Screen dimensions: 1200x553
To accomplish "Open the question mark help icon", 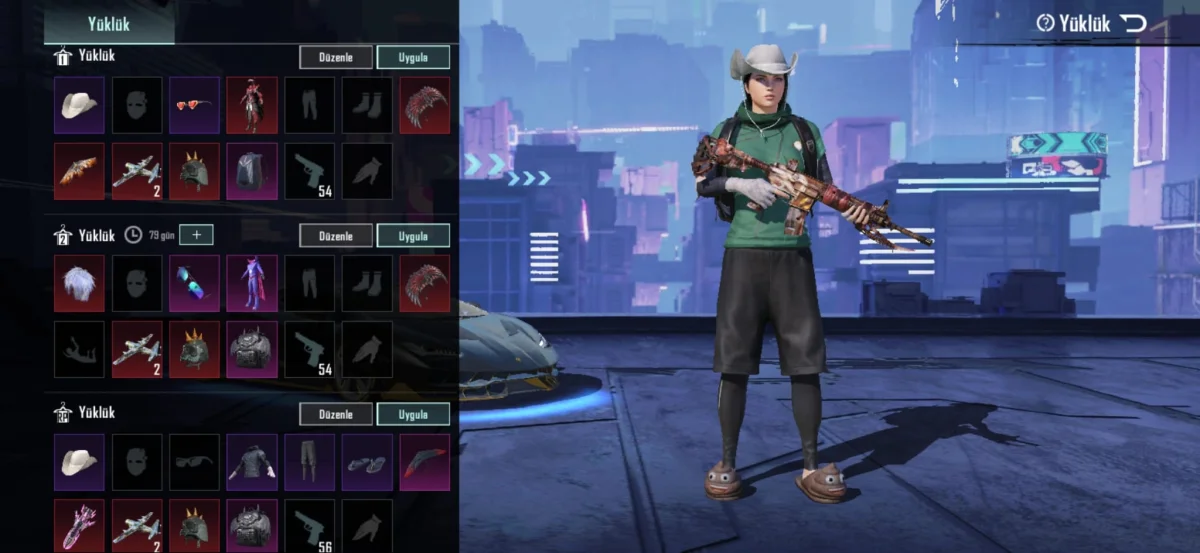I will tap(1045, 23).
